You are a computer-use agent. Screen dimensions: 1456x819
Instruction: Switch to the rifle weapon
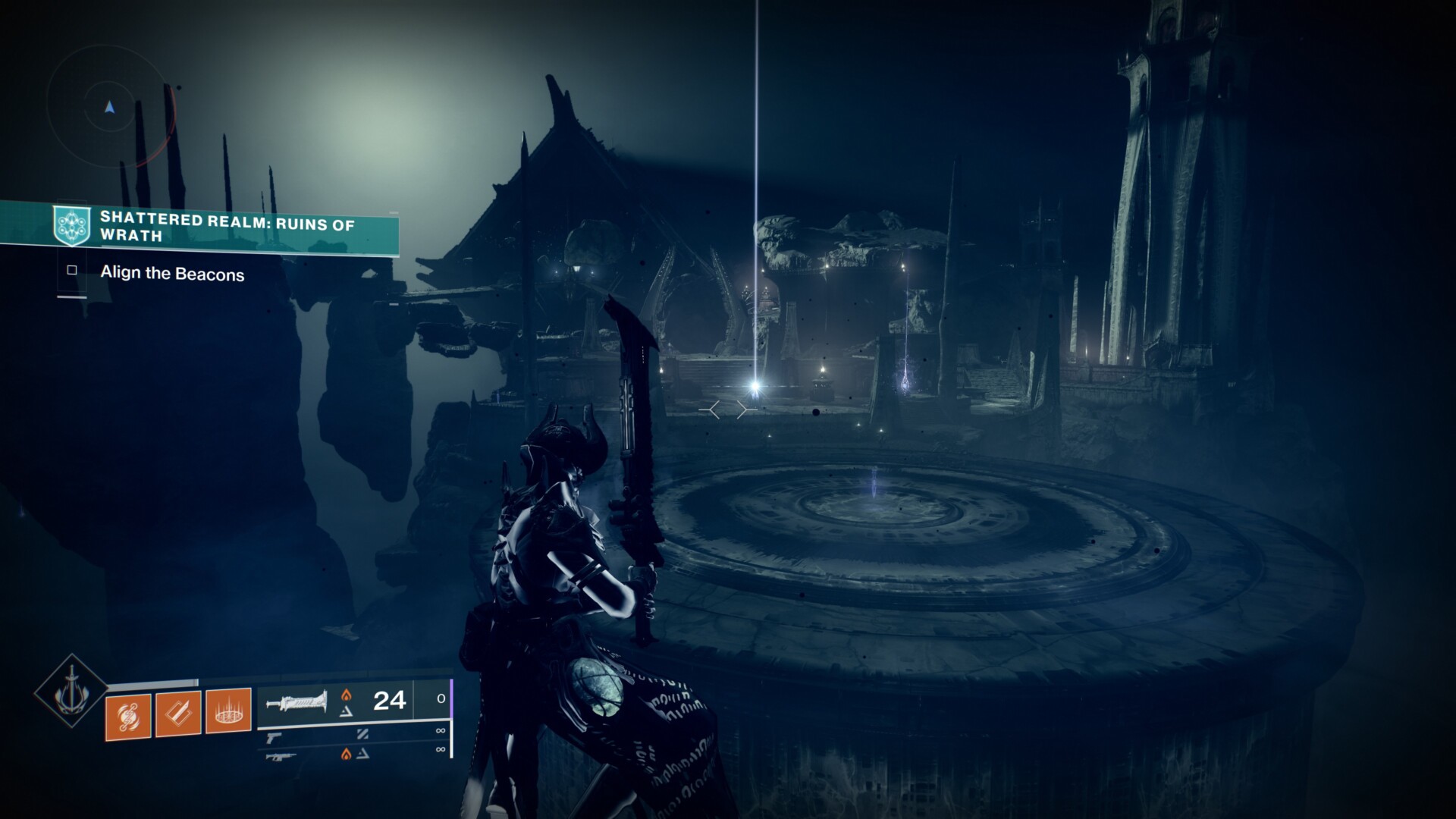click(x=280, y=755)
